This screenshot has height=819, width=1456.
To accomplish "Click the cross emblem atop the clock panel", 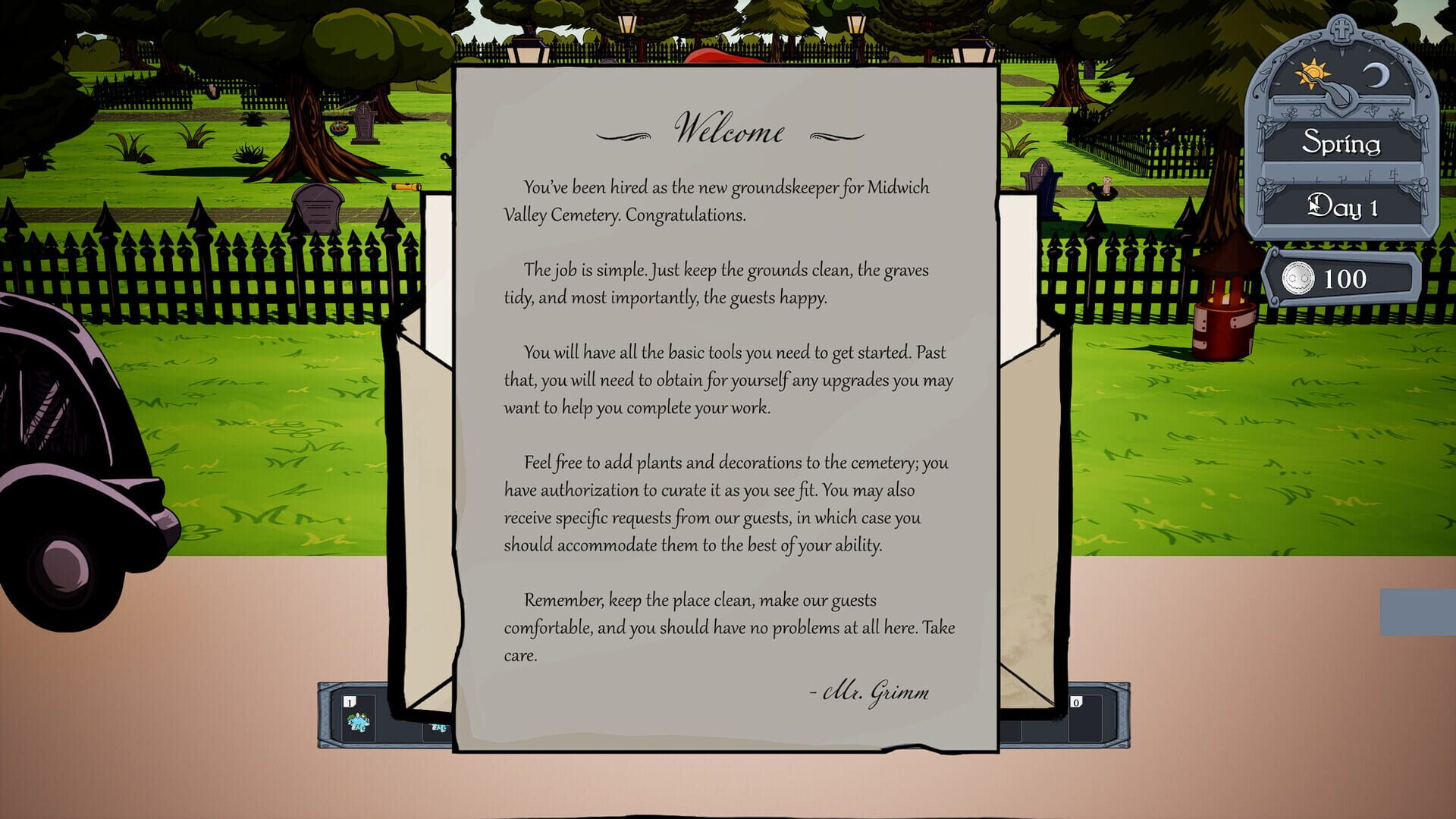I will tap(1340, 30).
